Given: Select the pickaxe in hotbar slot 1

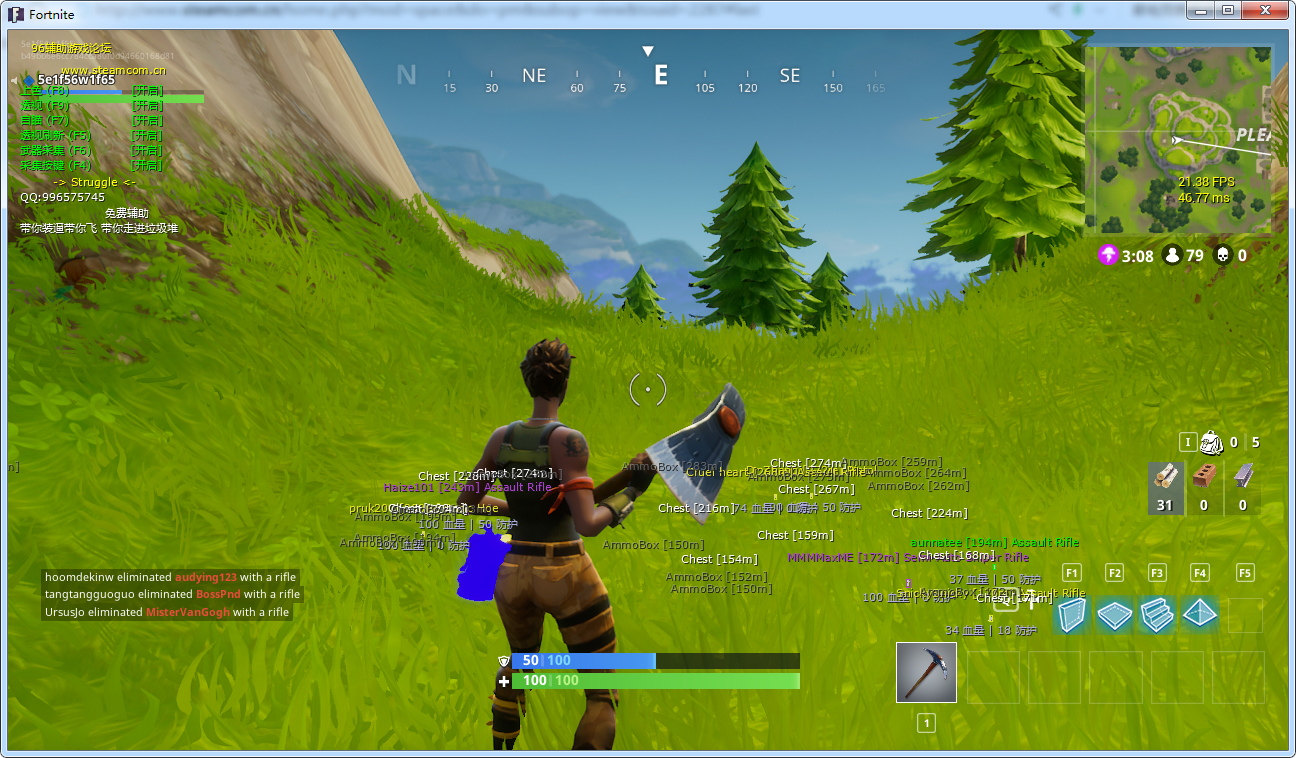Looking at the screenshot, I should pos(925,672).
